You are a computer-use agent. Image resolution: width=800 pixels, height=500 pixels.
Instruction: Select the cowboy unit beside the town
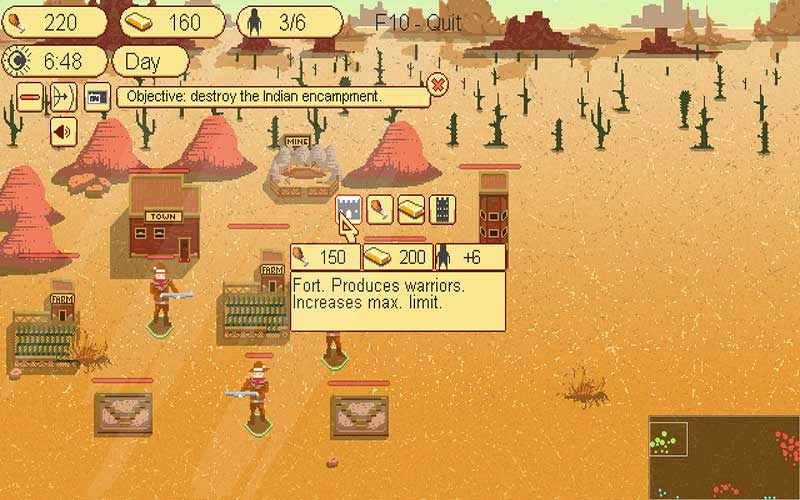(162, 297)
